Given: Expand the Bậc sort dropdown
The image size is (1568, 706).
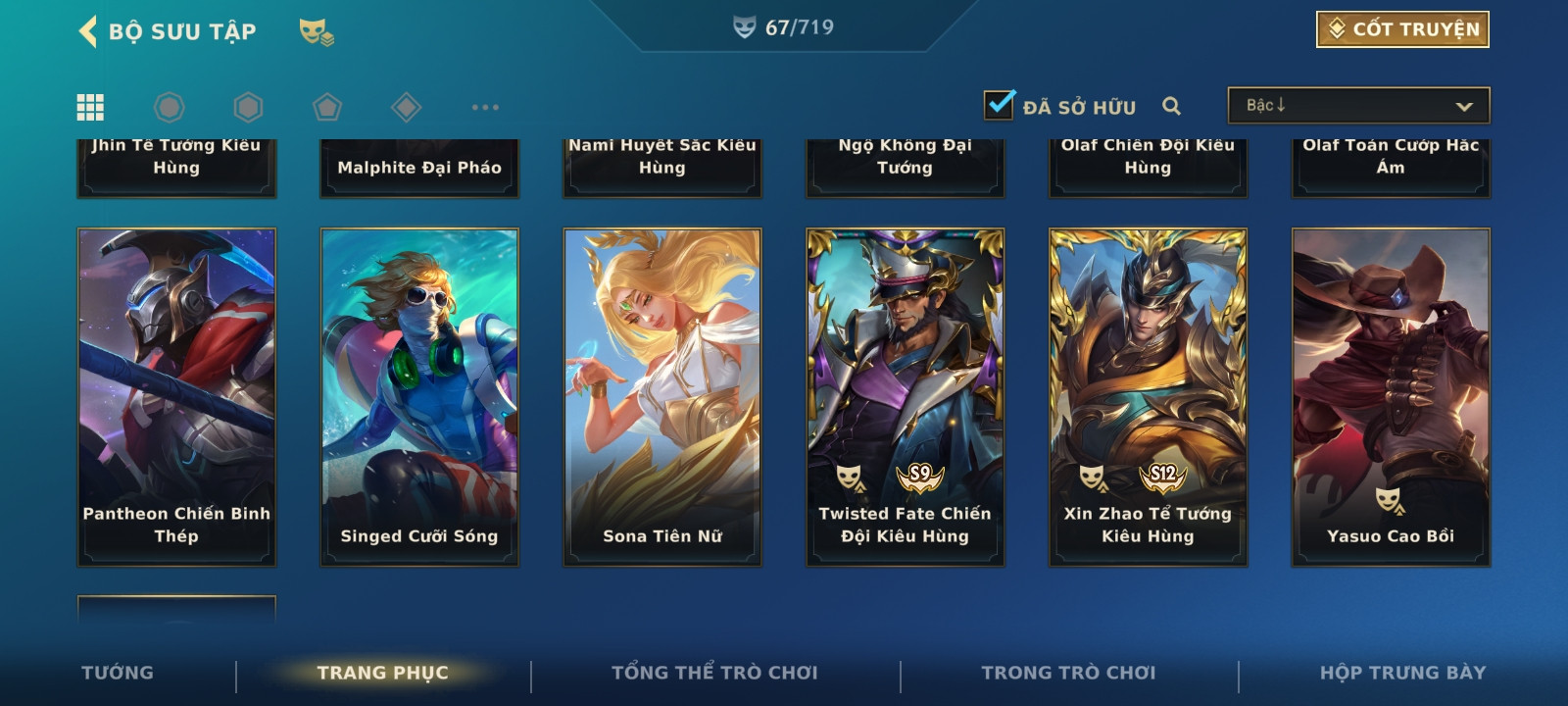Looking at the screenshot, I should (1358, 106).
